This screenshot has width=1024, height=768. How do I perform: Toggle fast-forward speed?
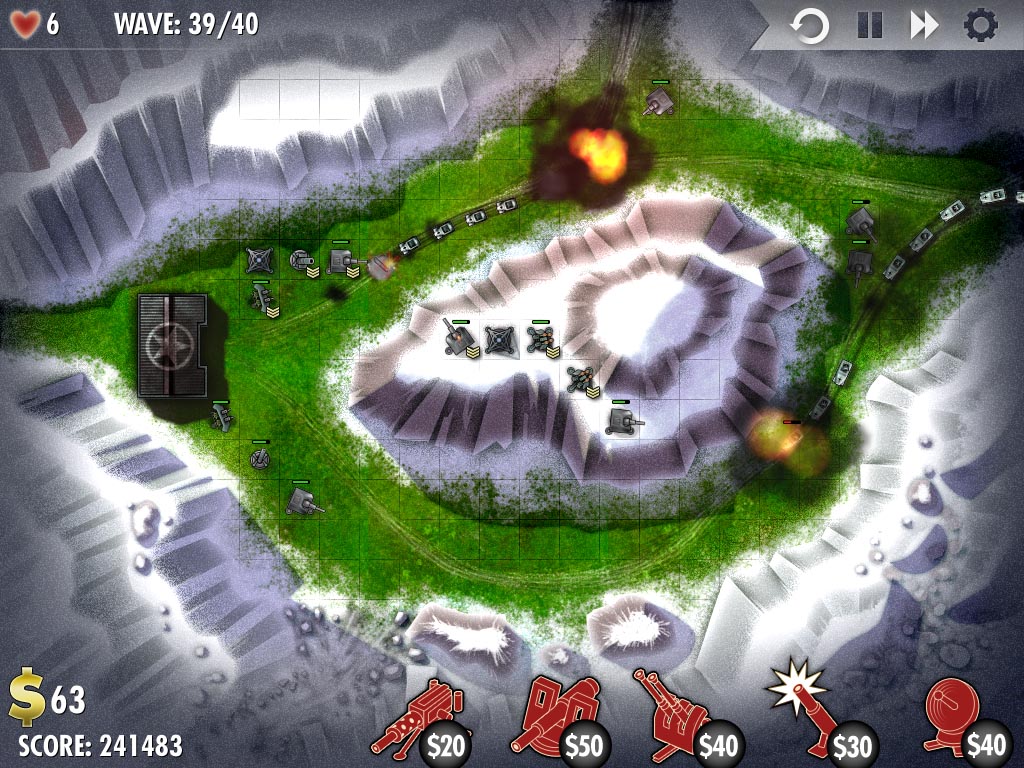(925, 25)
